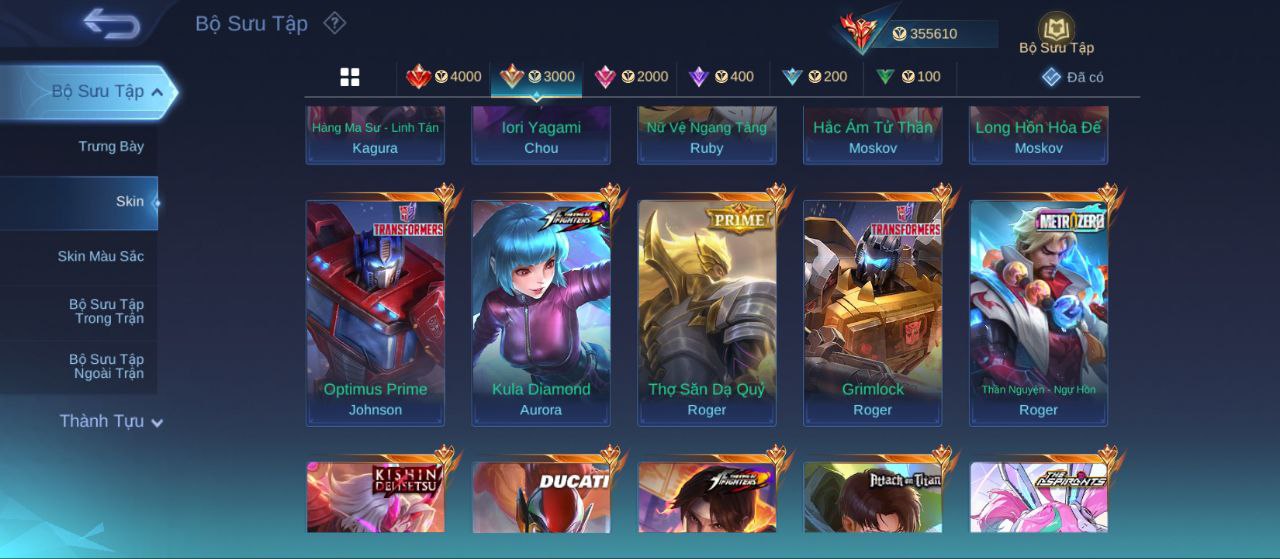Viewport: 1280px width, 559px height.
Task: View the Thợ Săn Dạ Quỷ skin
Action: pos(707,312)
